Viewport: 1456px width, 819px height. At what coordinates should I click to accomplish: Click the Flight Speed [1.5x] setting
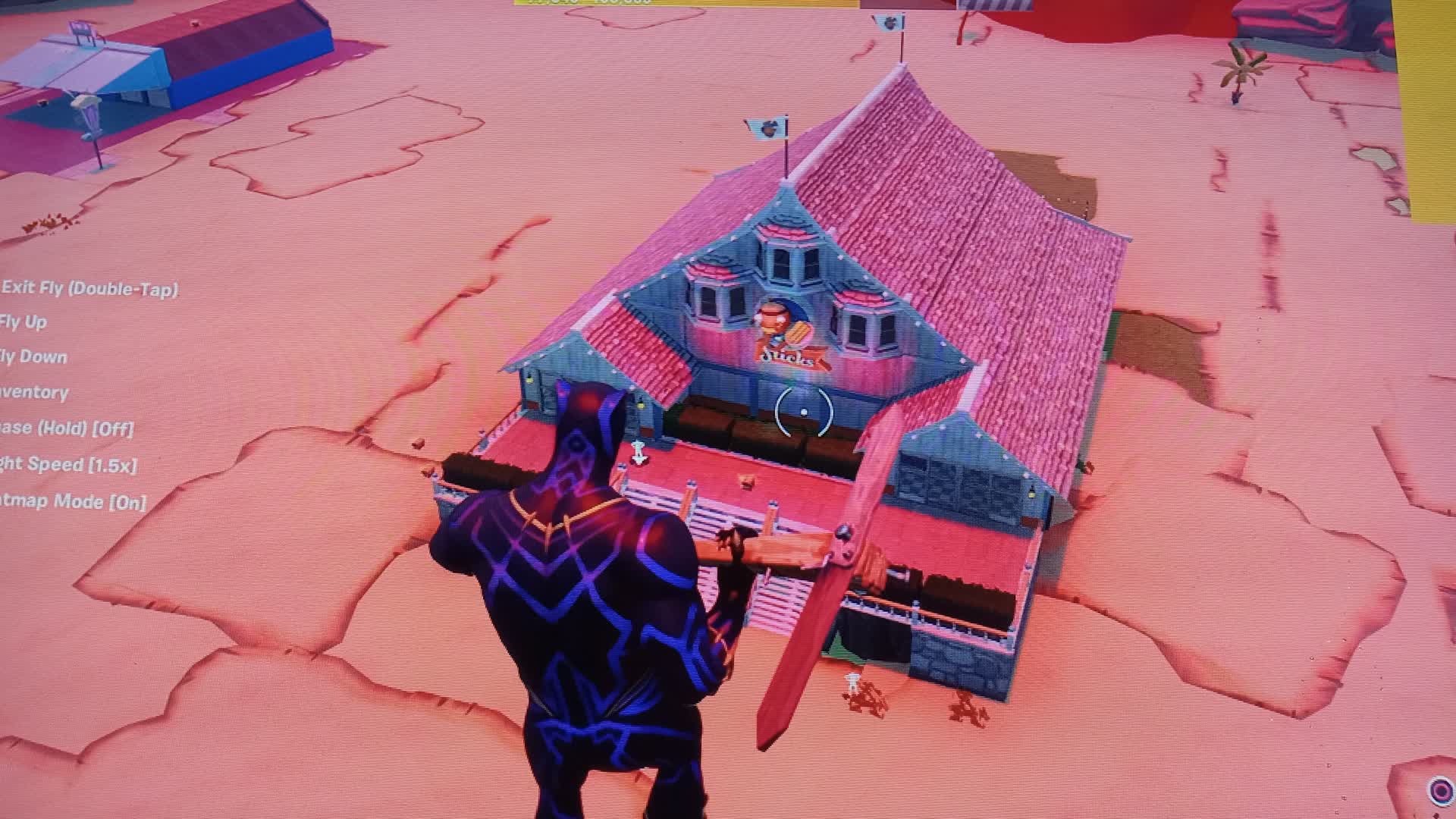click(68, 464)
